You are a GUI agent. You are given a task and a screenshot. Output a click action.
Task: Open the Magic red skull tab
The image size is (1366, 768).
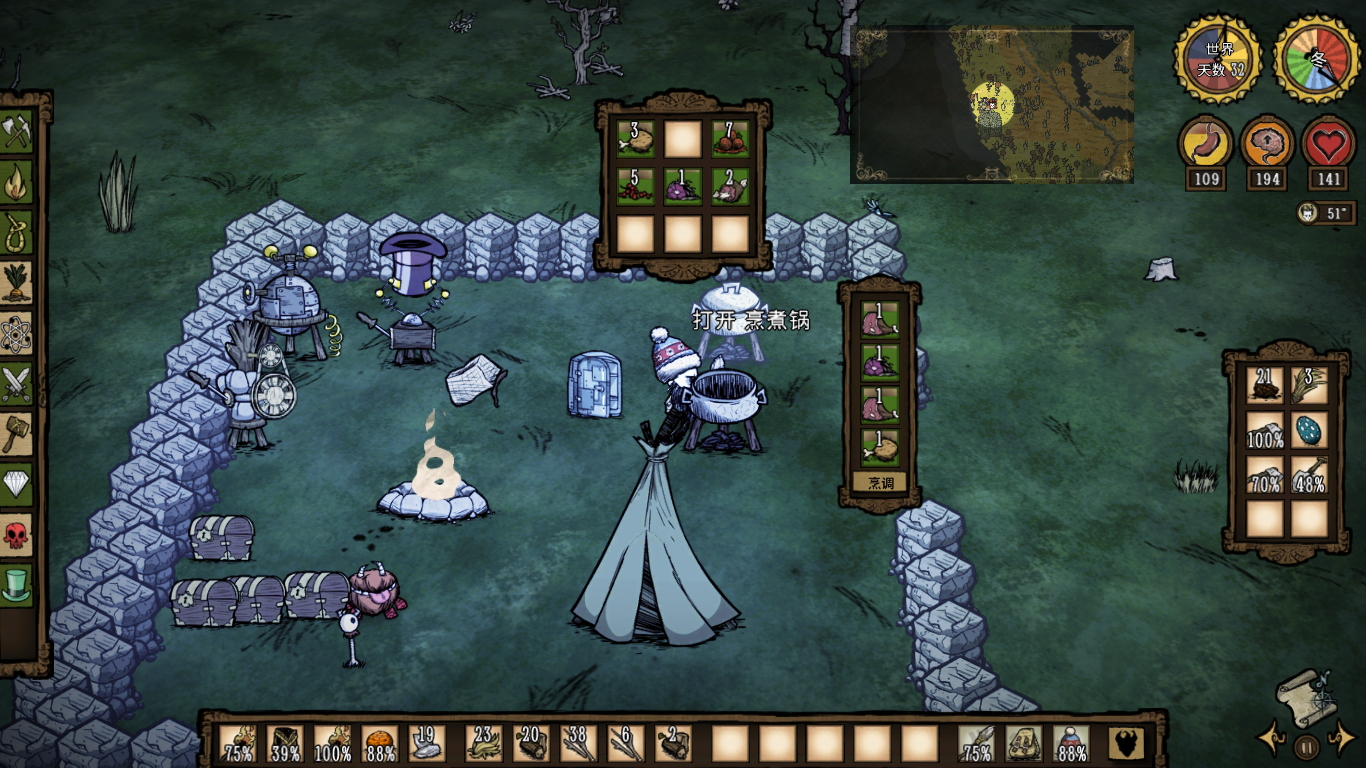17,534
